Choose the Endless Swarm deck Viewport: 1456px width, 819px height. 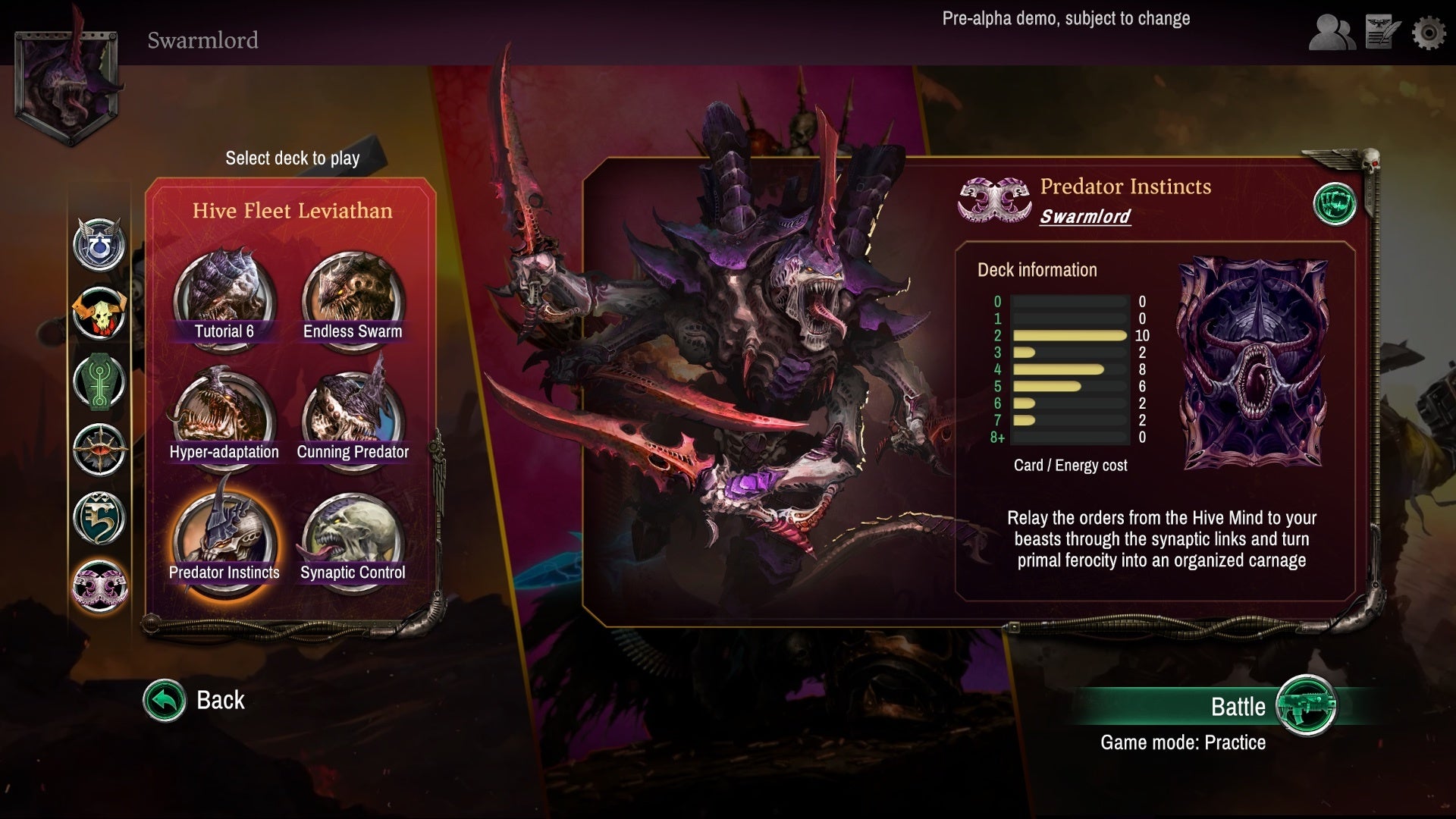pos(353,300)
